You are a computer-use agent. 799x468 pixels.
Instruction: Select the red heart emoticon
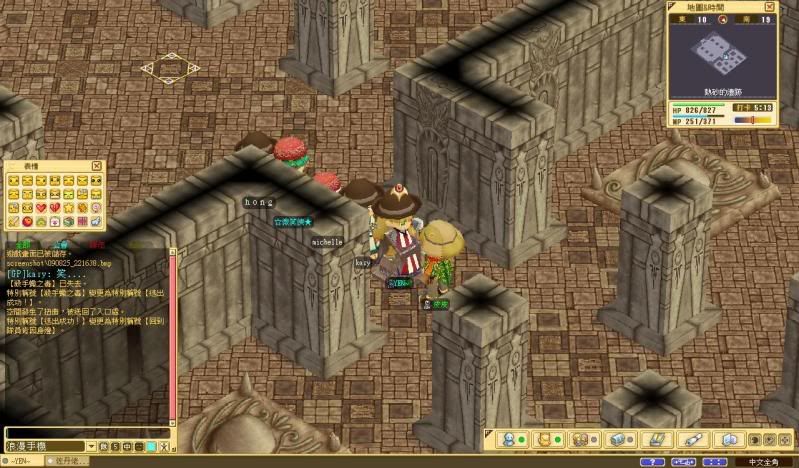point(41,207)
